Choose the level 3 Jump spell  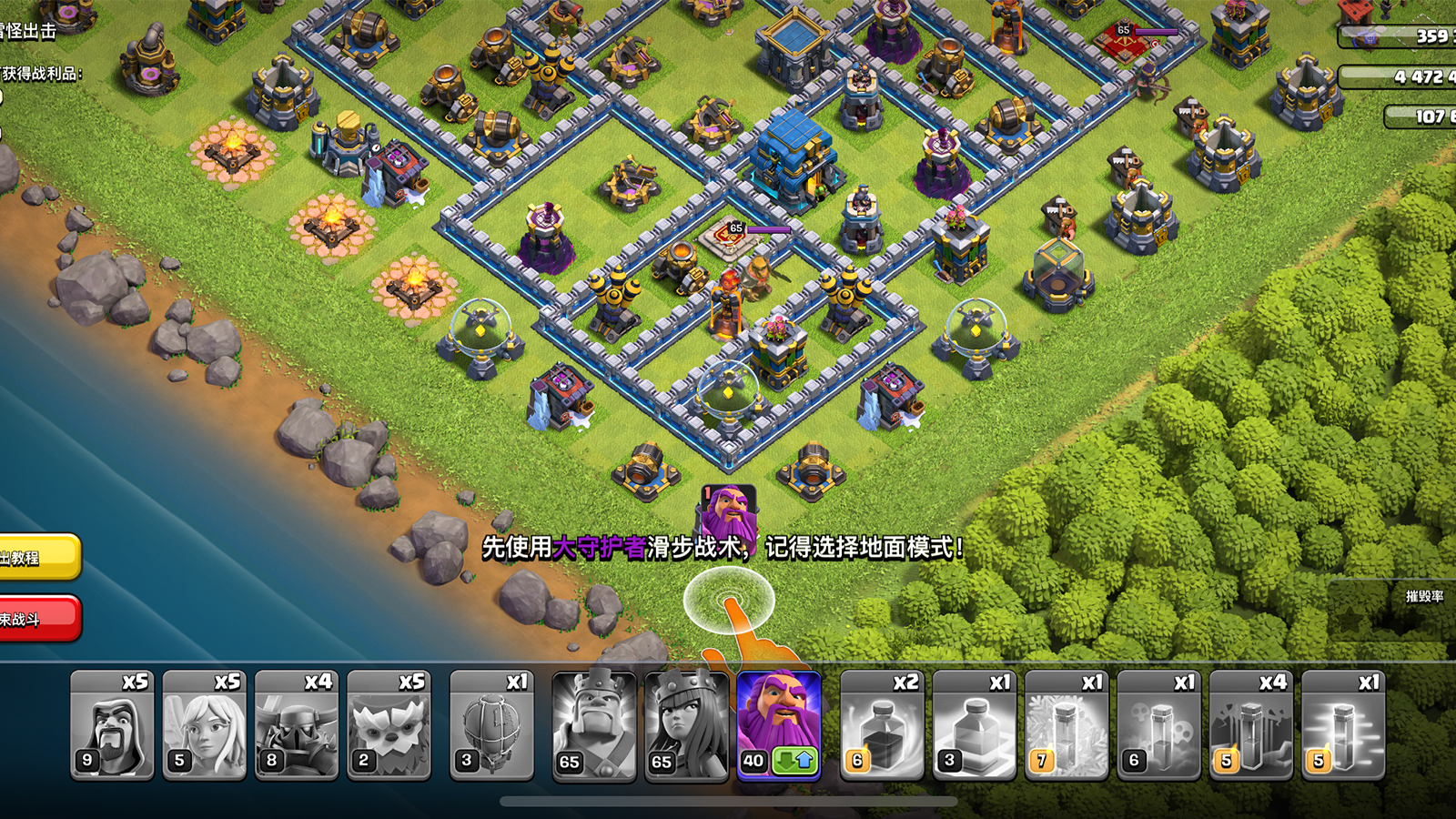click(x=974, y=725)
